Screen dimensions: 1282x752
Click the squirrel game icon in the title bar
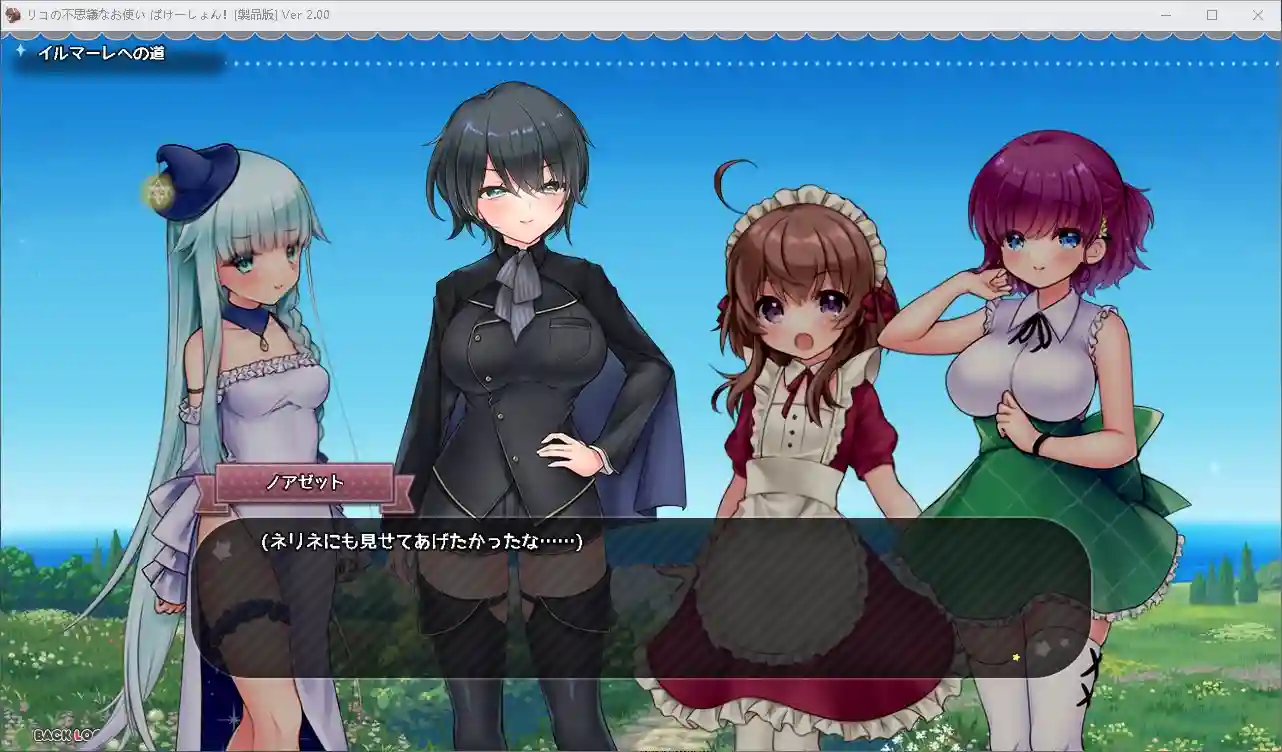10,15
